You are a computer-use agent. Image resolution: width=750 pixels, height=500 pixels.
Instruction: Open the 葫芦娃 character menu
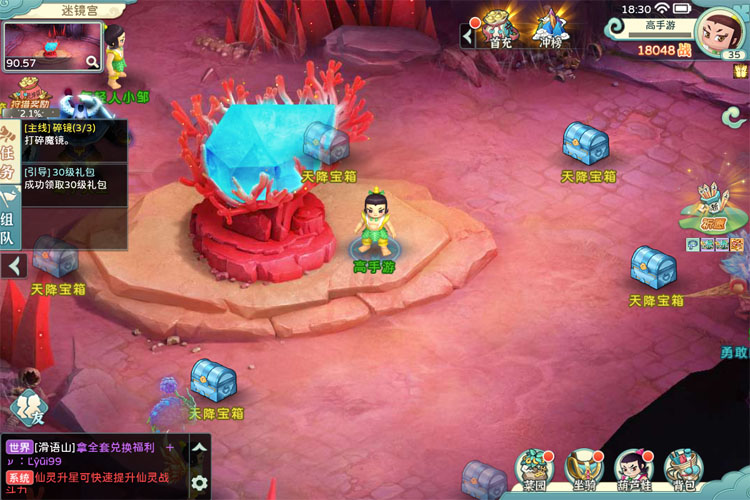coord(633,470)
